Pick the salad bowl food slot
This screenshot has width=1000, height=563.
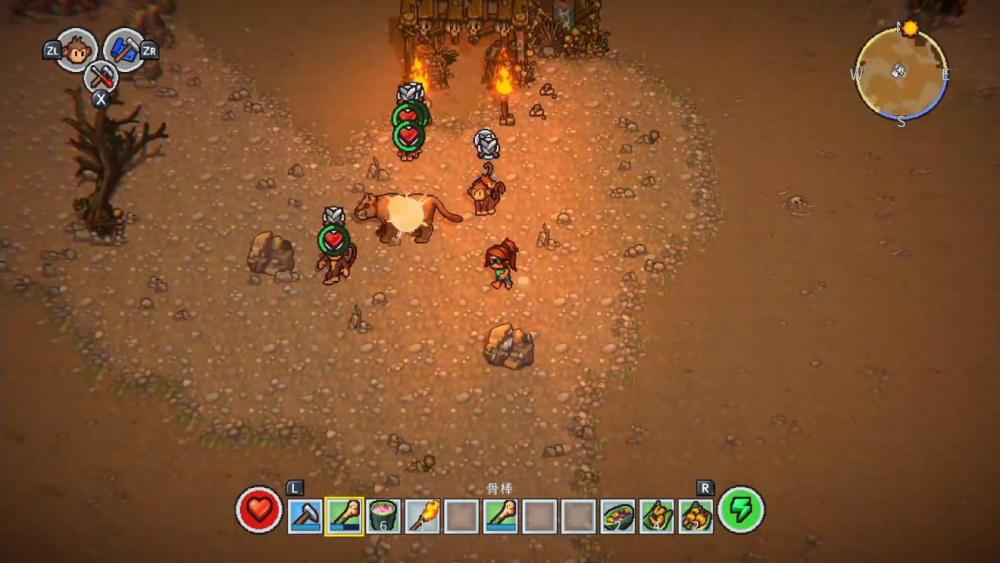click(x=618, y=516)
